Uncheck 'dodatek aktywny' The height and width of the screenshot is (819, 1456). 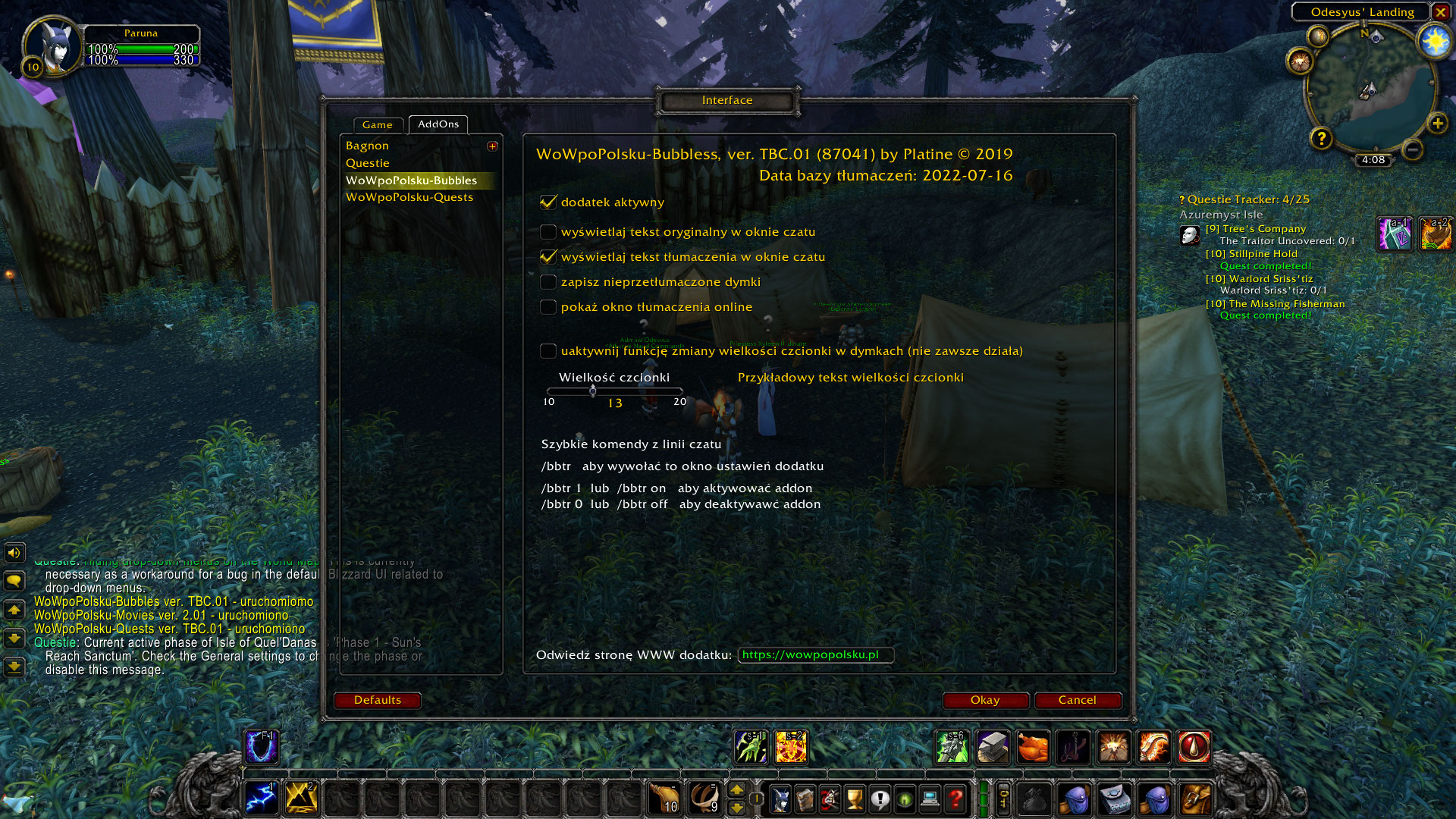tap(548, 202)
